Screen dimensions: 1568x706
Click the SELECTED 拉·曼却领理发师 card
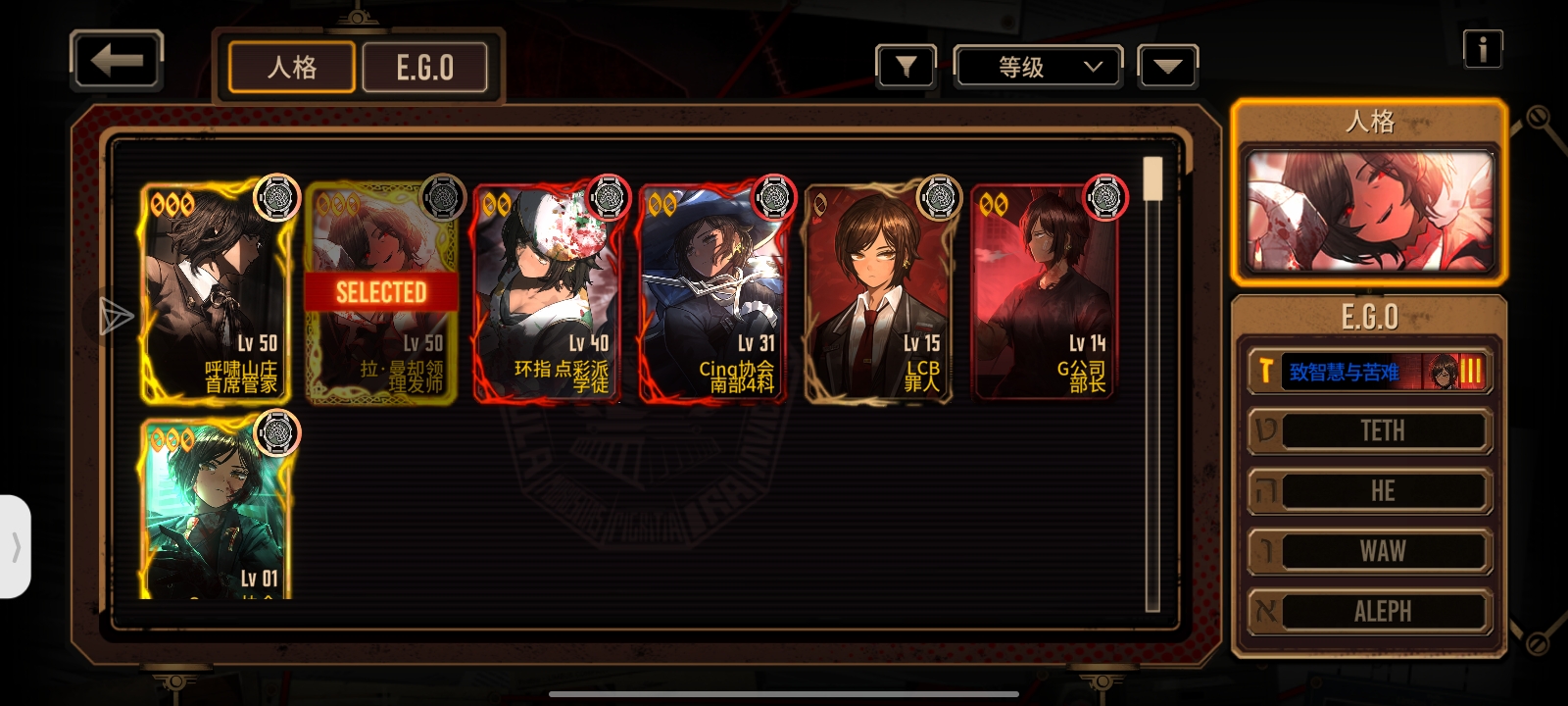coord(381,293)
